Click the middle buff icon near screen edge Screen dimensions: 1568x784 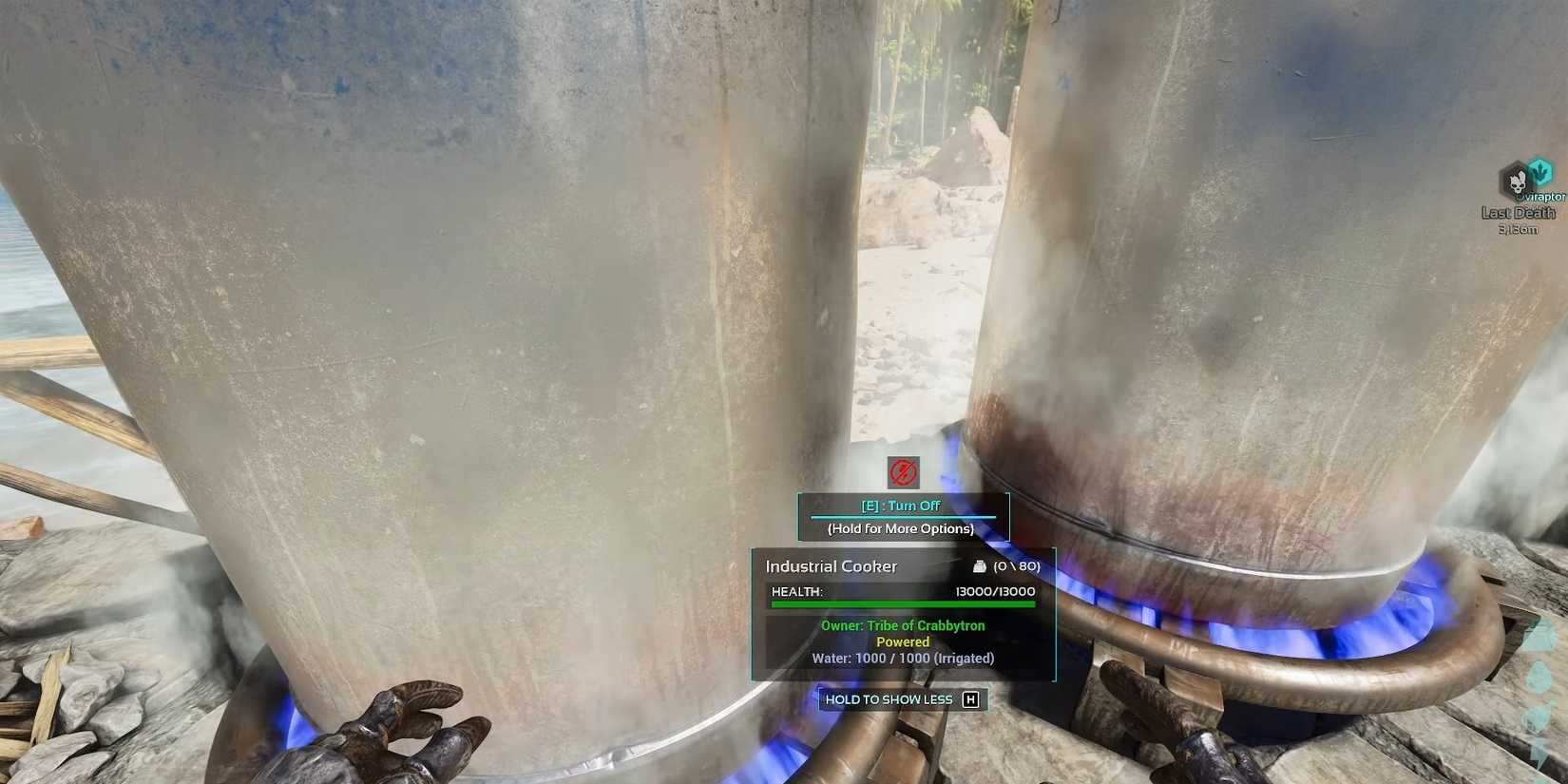coord(1539,677)
